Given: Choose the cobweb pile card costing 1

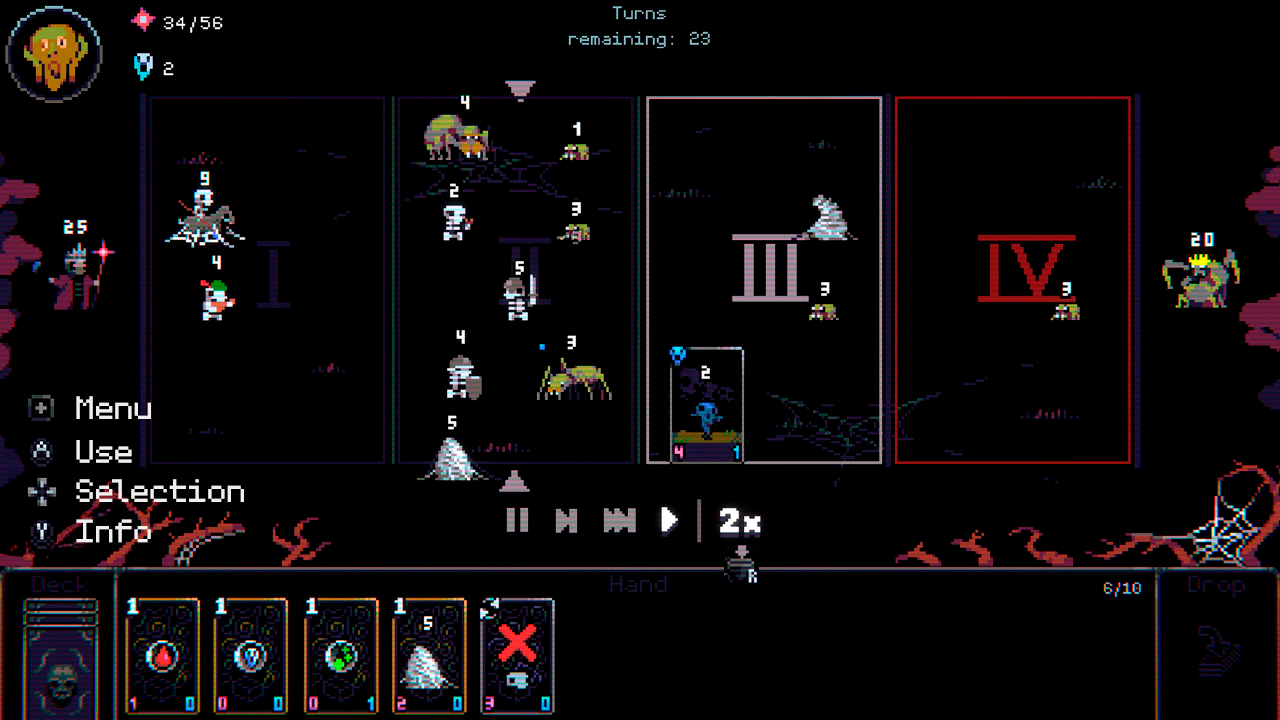Looking at the screenshot, I should (428, 655).
